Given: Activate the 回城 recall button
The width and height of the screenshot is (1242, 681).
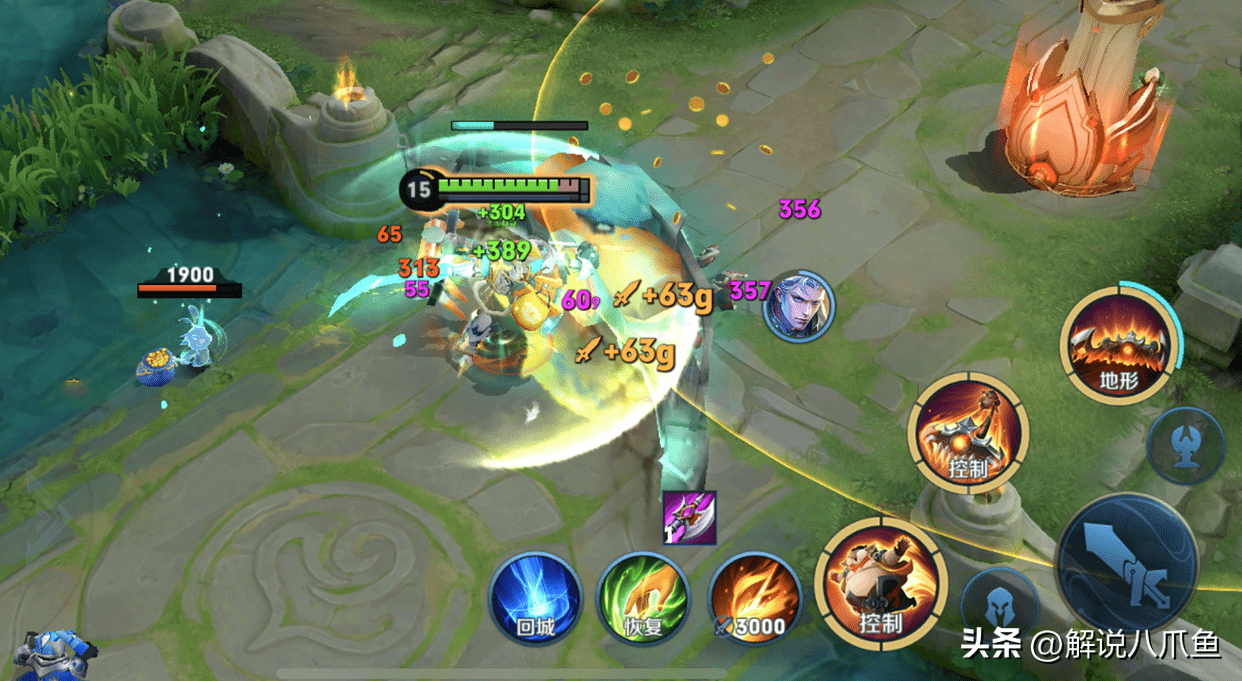Looking at the screenshot, I should [534, 600].
